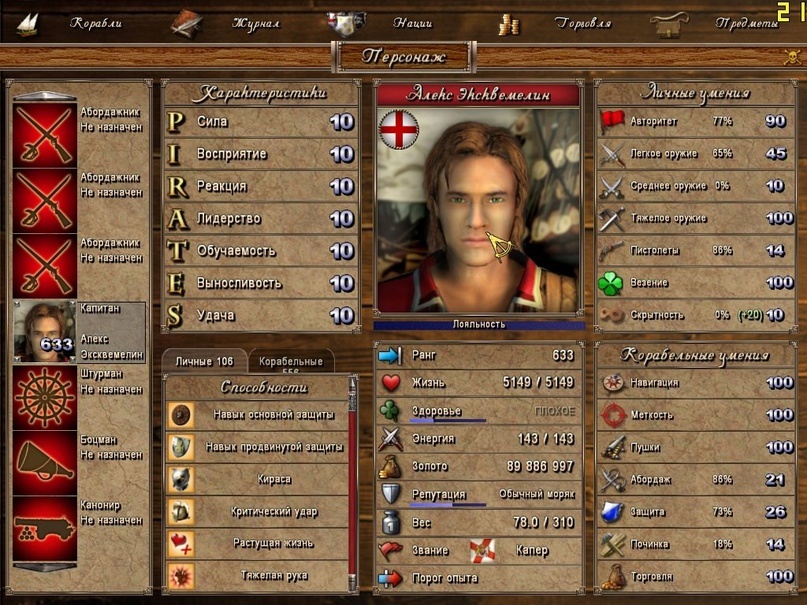Switch to the Корабельные abilities tab
The image size is (807, 605).
click(x=291, y=361)
